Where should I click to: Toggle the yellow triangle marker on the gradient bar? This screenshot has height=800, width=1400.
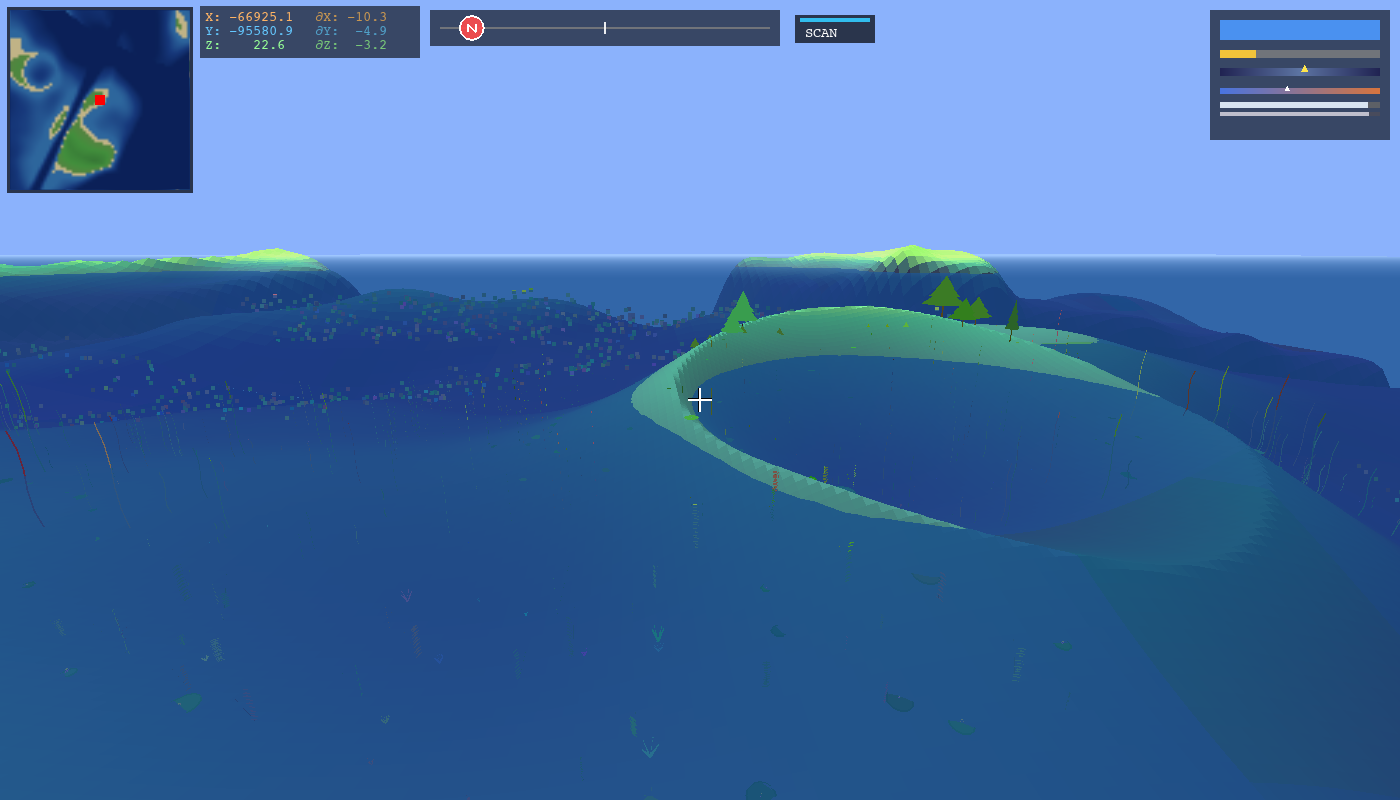[x=1305, y=69]
